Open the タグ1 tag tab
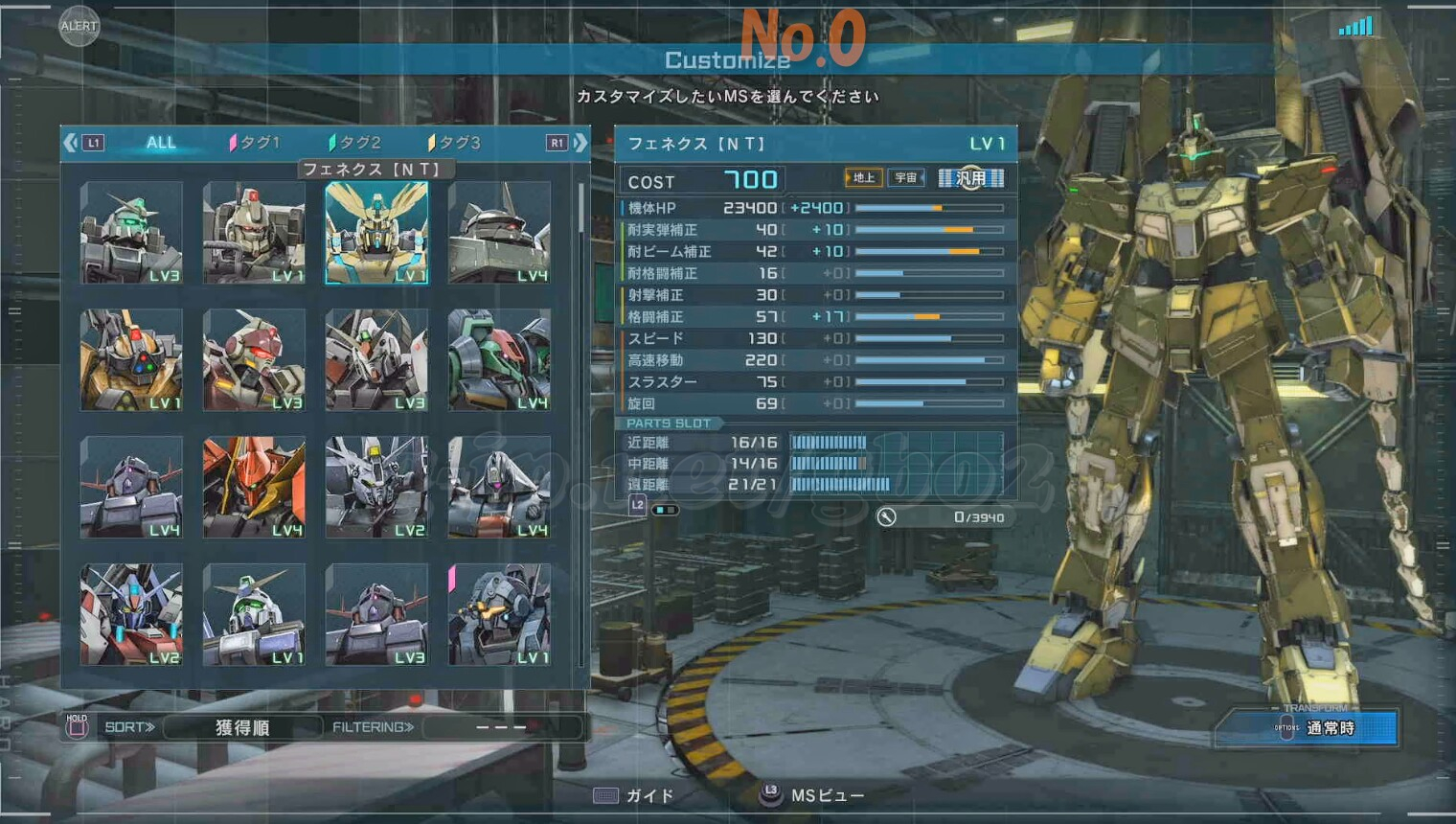 coord(256,143)
